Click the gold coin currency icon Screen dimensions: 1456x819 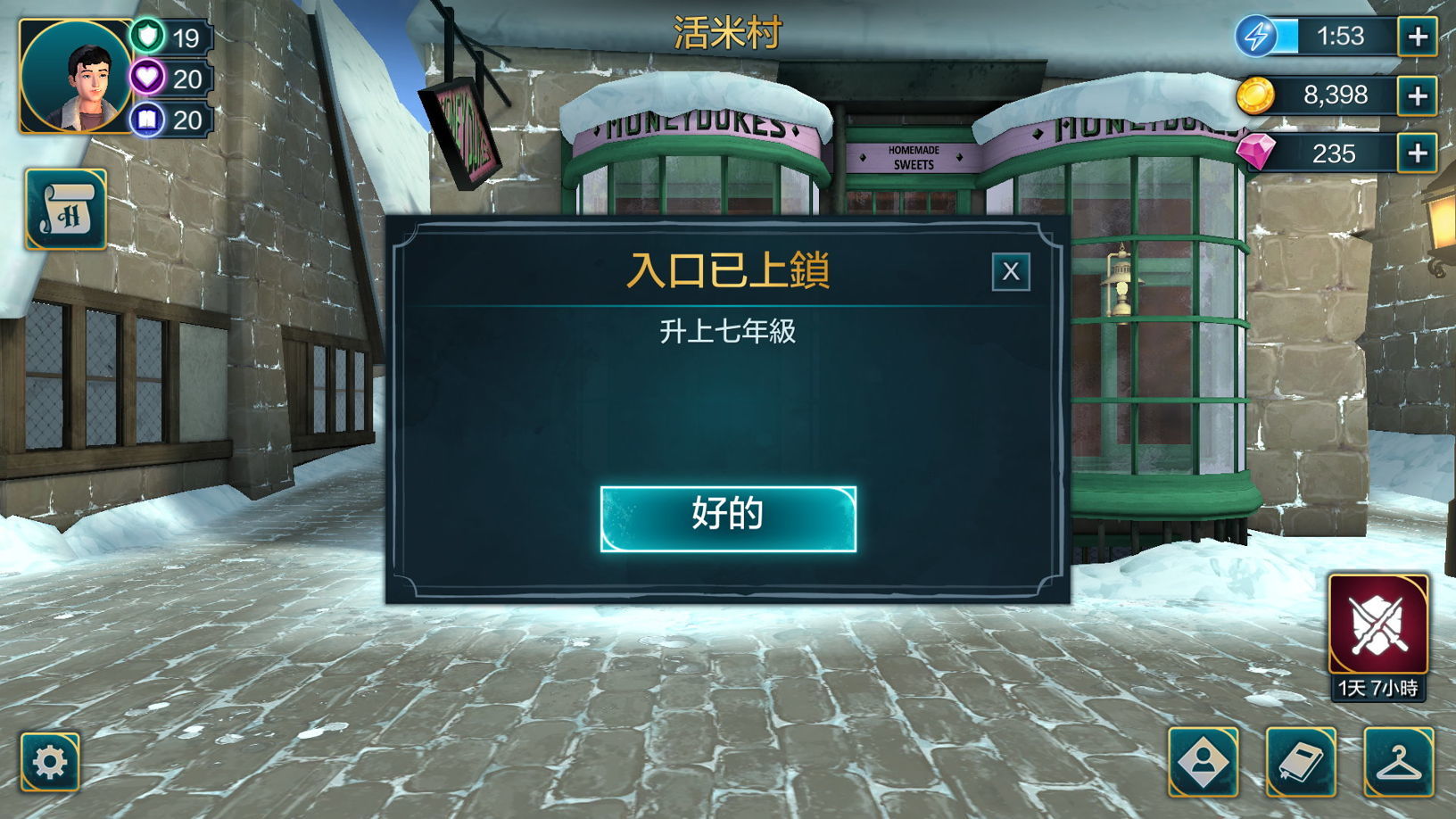coord(1256,95)
